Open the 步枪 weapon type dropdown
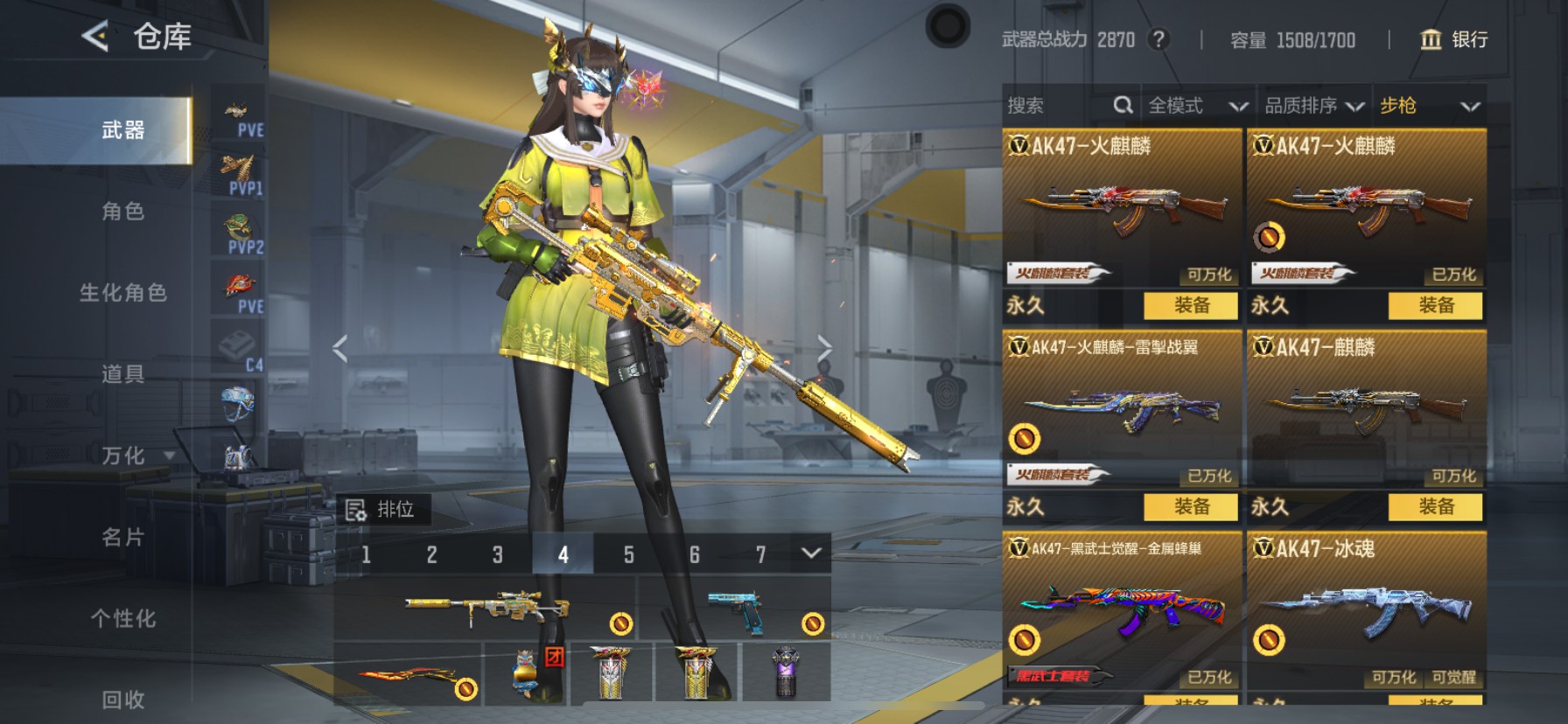Viewport: 1568px width, 724px height. tap(1429, 106)
